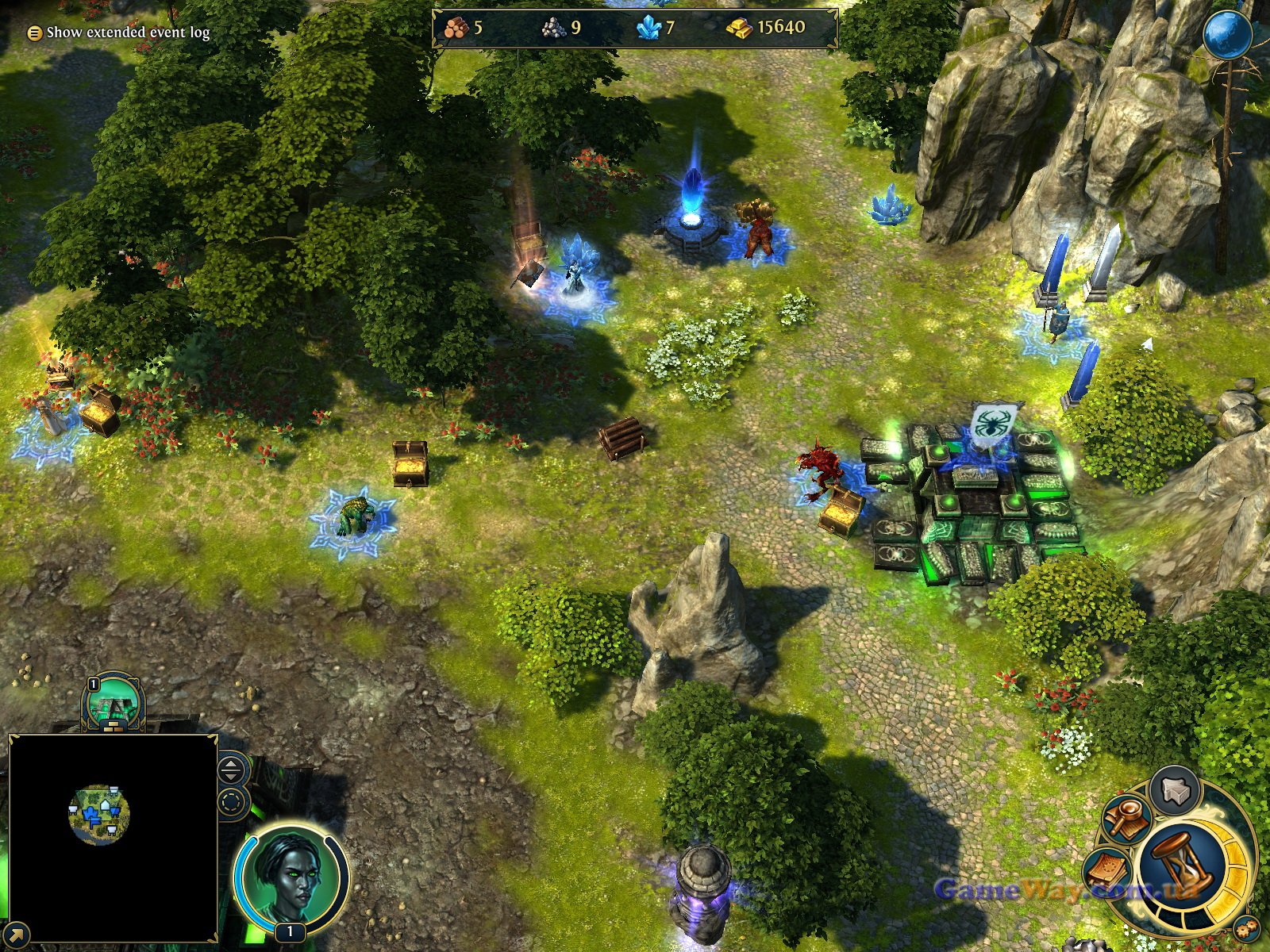Toggle the minimap up/down arrows button

click(x=231, y=769)
